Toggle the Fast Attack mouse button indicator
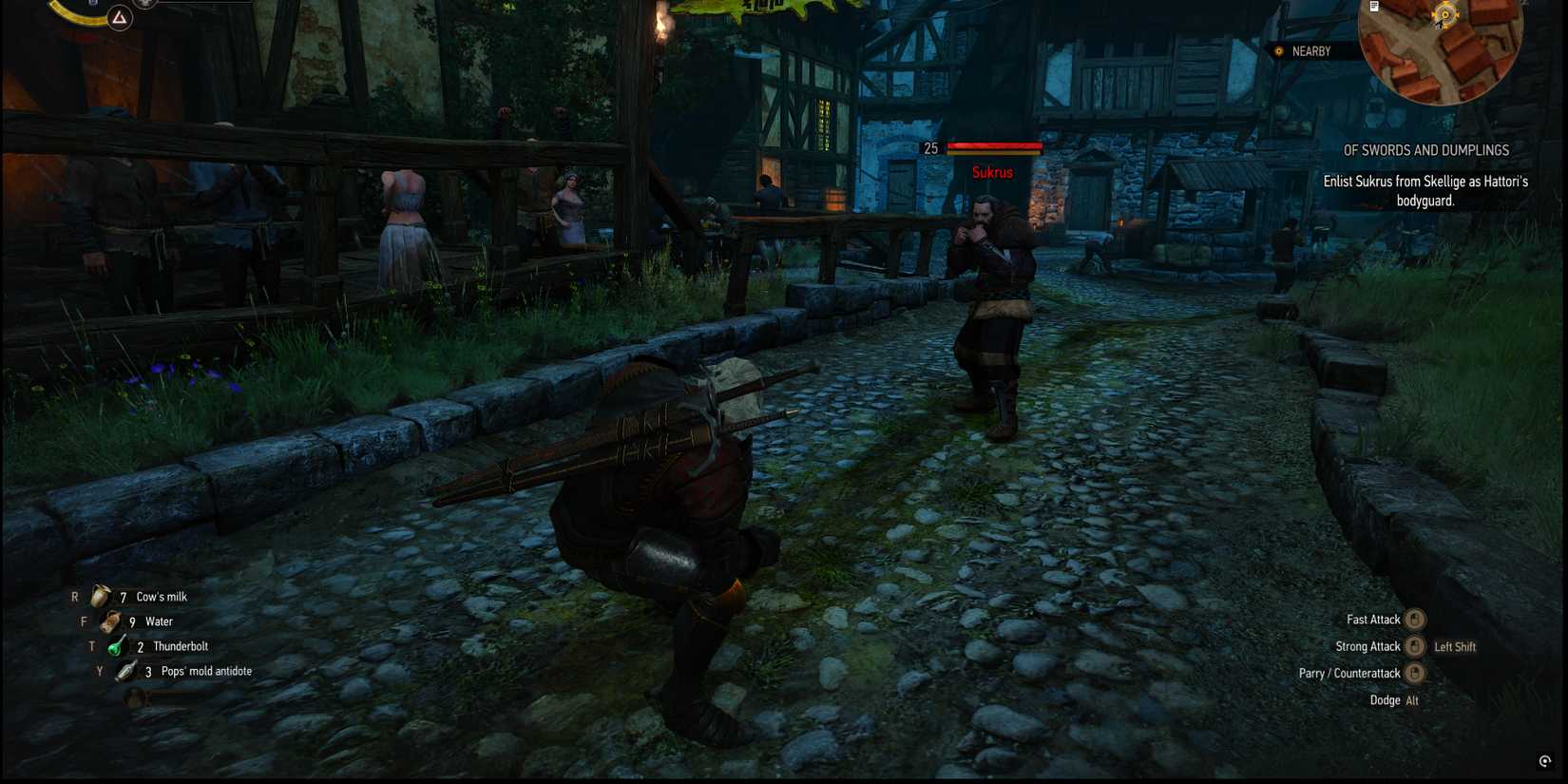1568x784 pixels. tap(1415, 619)
